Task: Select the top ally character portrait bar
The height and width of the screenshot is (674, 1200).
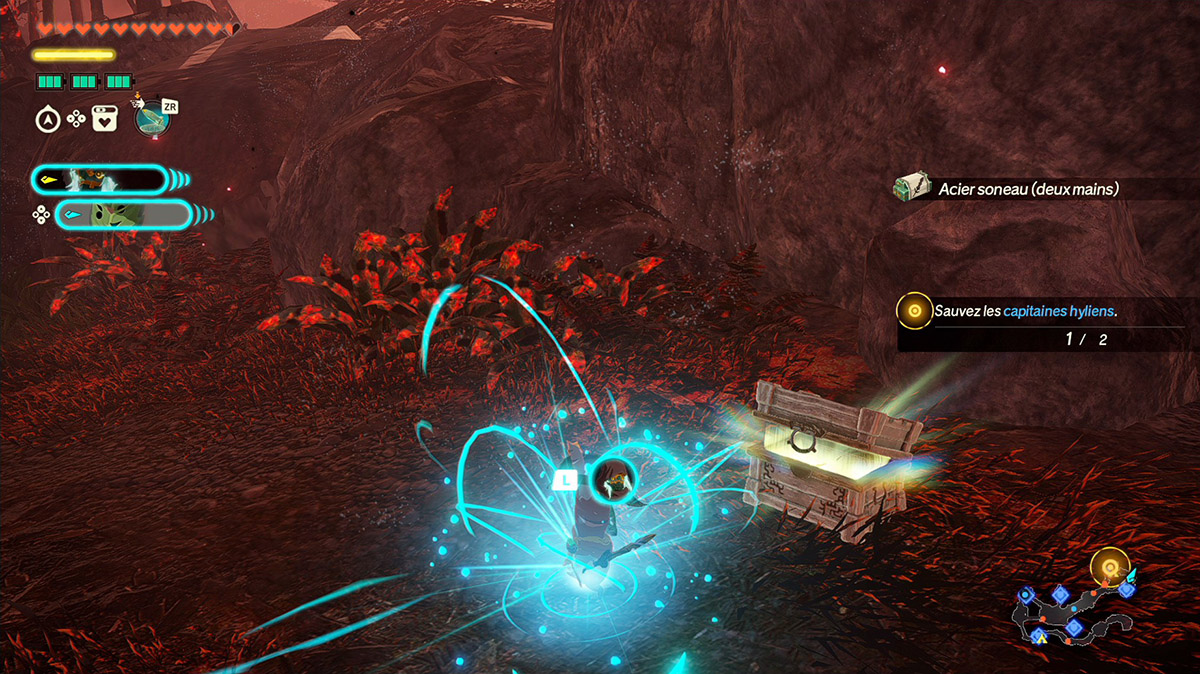Action: click(99, 180)
